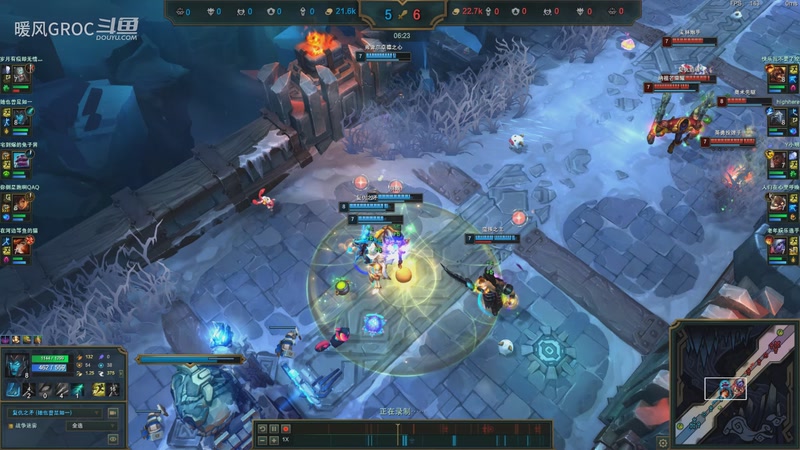
Task: Select the bottom champion on the red team list
Action: point(778,245)
